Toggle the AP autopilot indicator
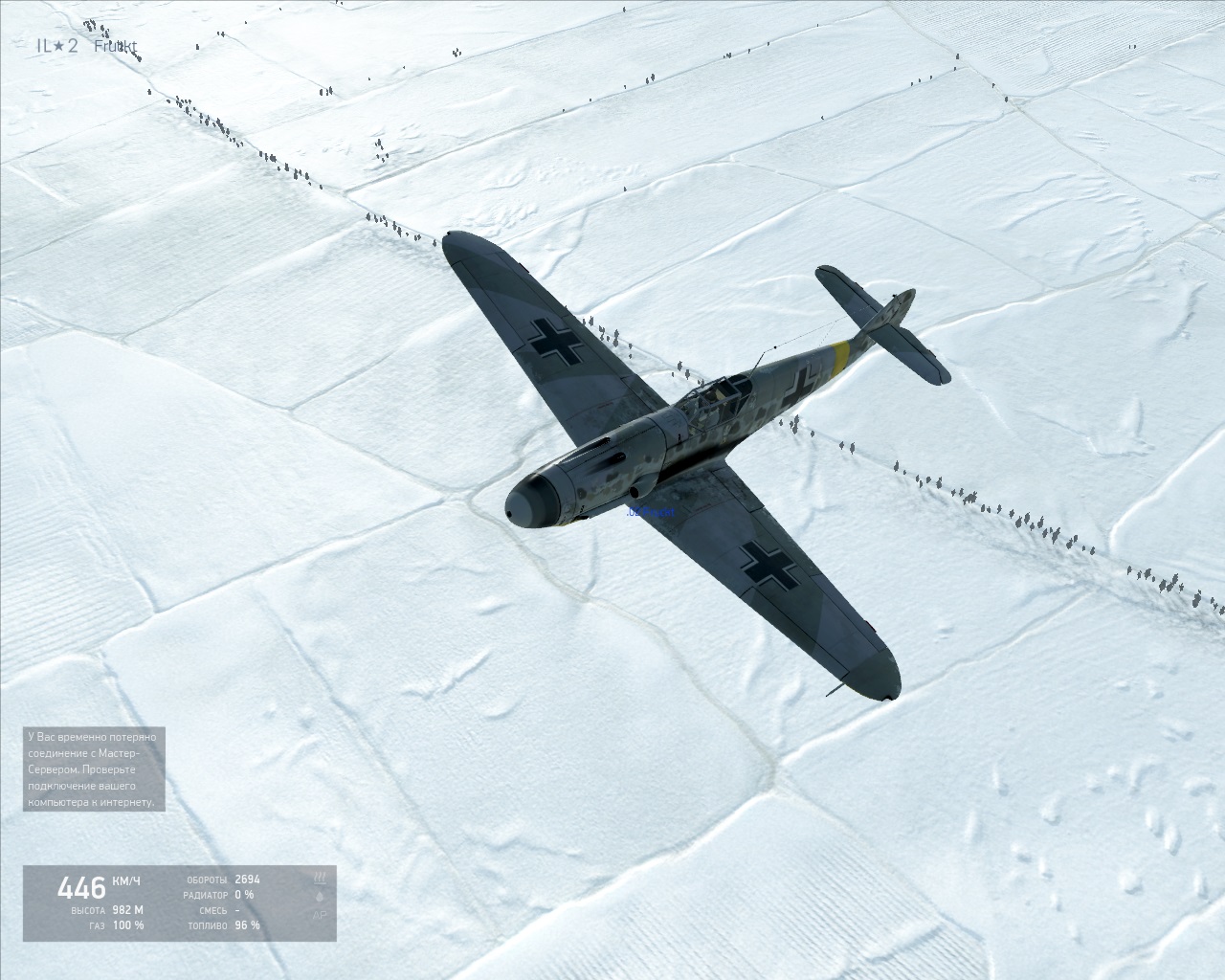The image size is (1225, 980). [320, 916]
